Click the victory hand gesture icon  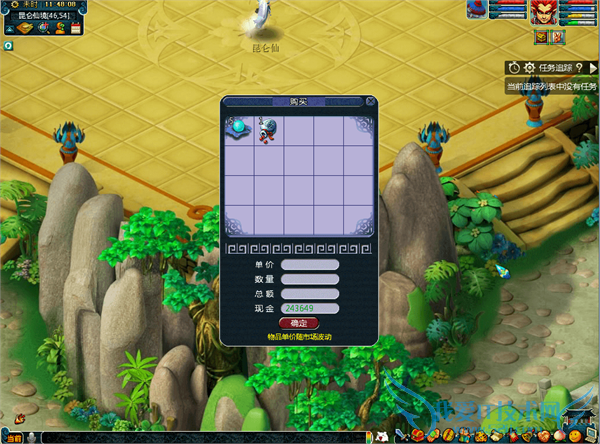558,37
